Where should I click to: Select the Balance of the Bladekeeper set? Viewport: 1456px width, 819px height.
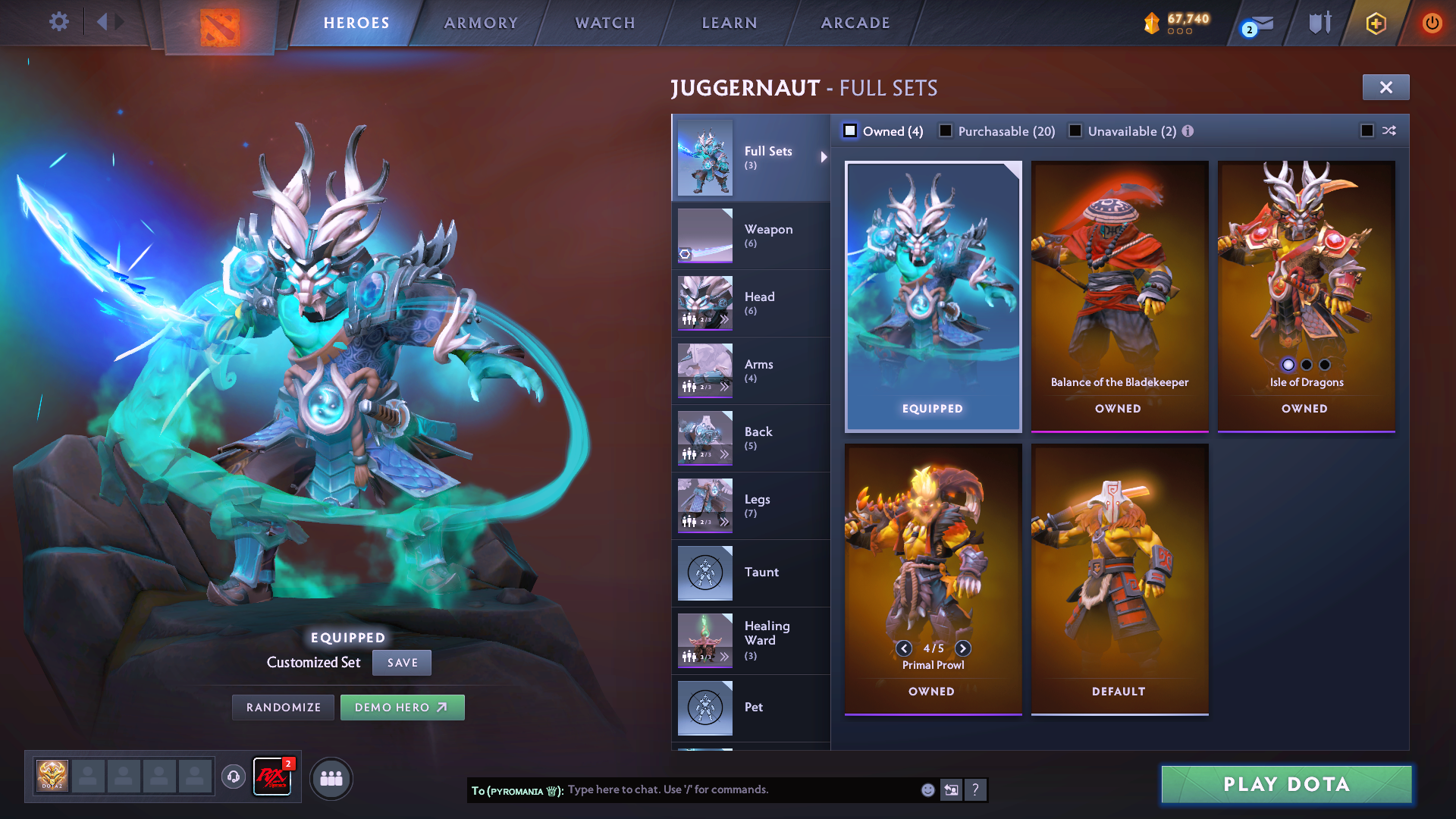tap(1119, 296)
